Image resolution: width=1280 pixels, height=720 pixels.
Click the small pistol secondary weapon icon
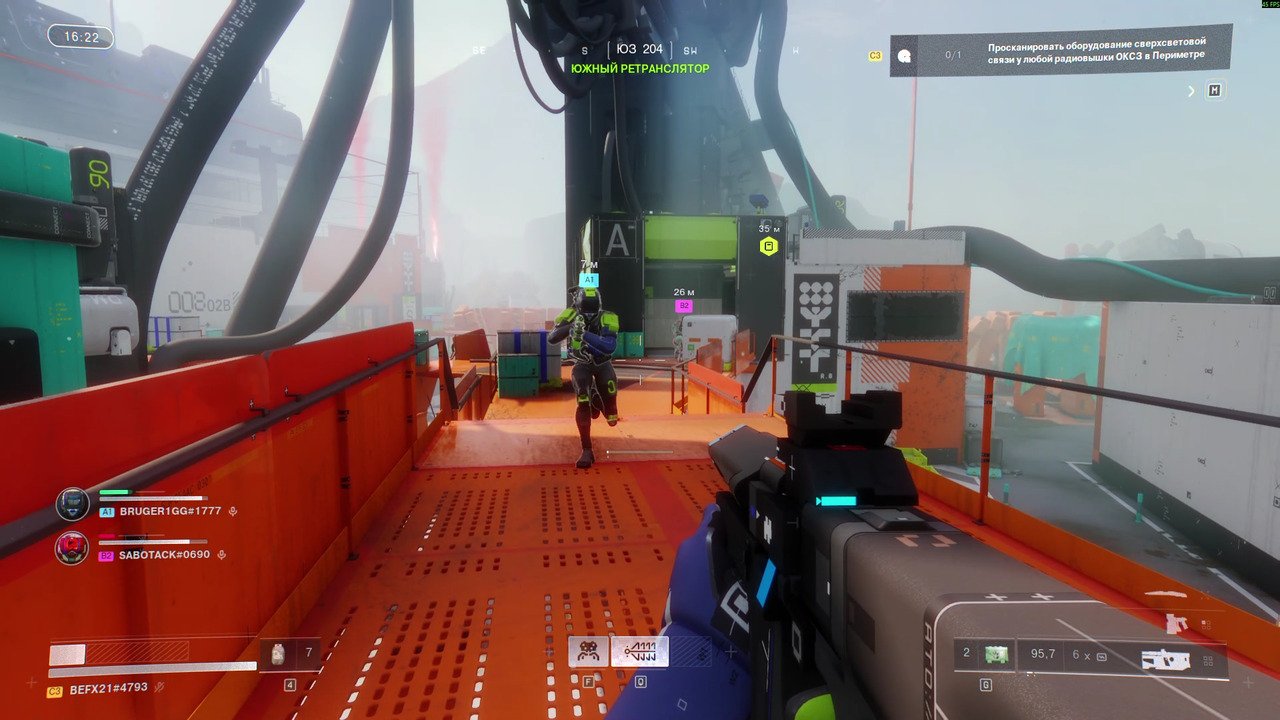(1176, 624)
